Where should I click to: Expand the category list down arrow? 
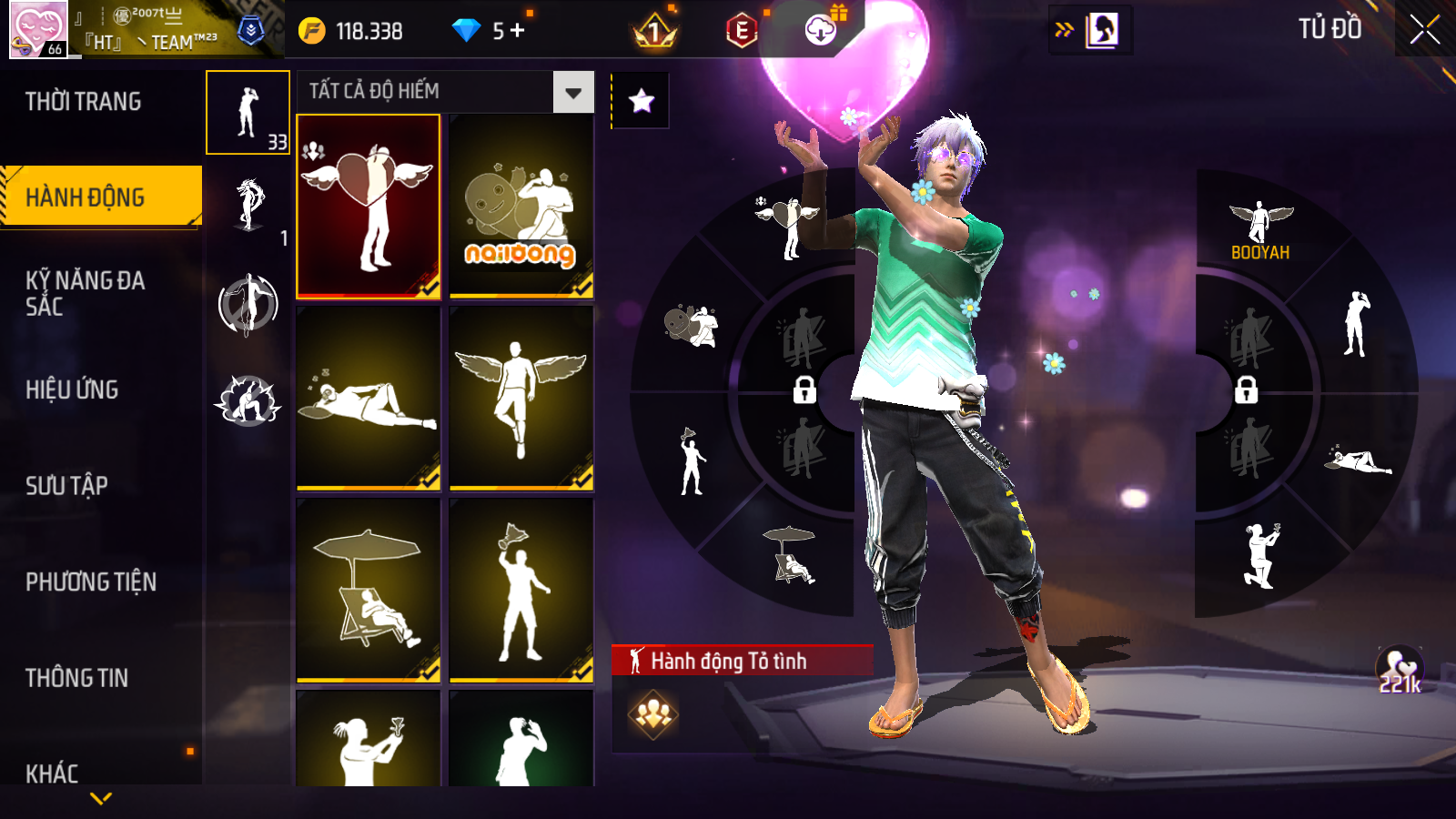(x=101, y=798)
